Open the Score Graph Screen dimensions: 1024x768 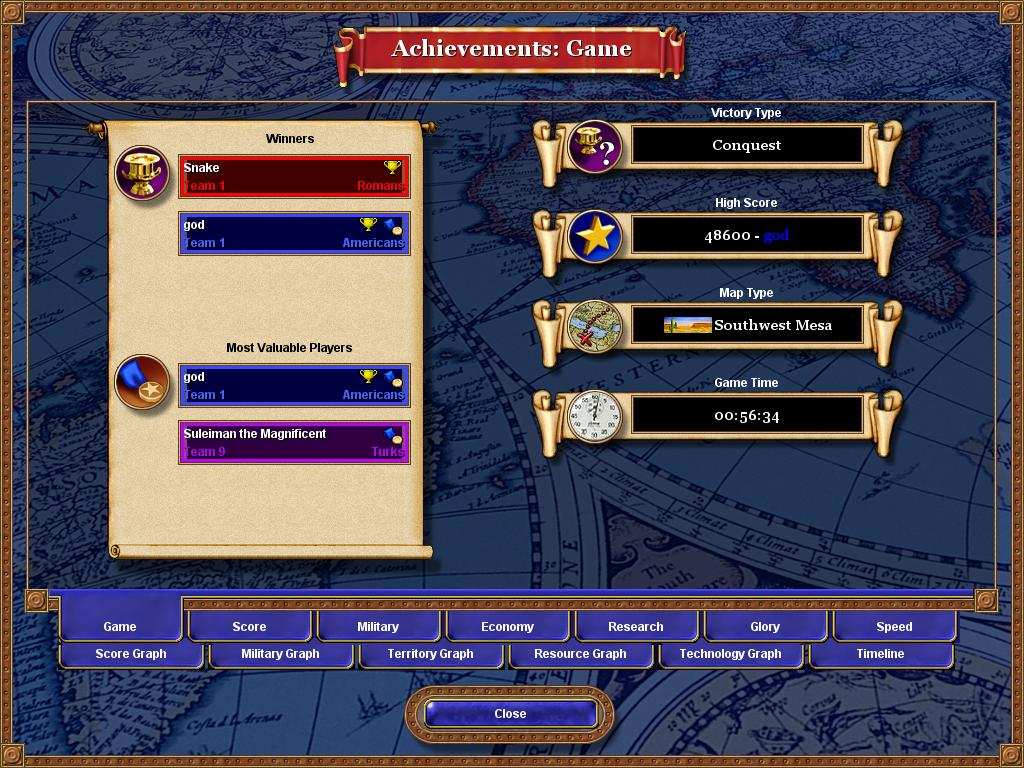pos(131,654)
